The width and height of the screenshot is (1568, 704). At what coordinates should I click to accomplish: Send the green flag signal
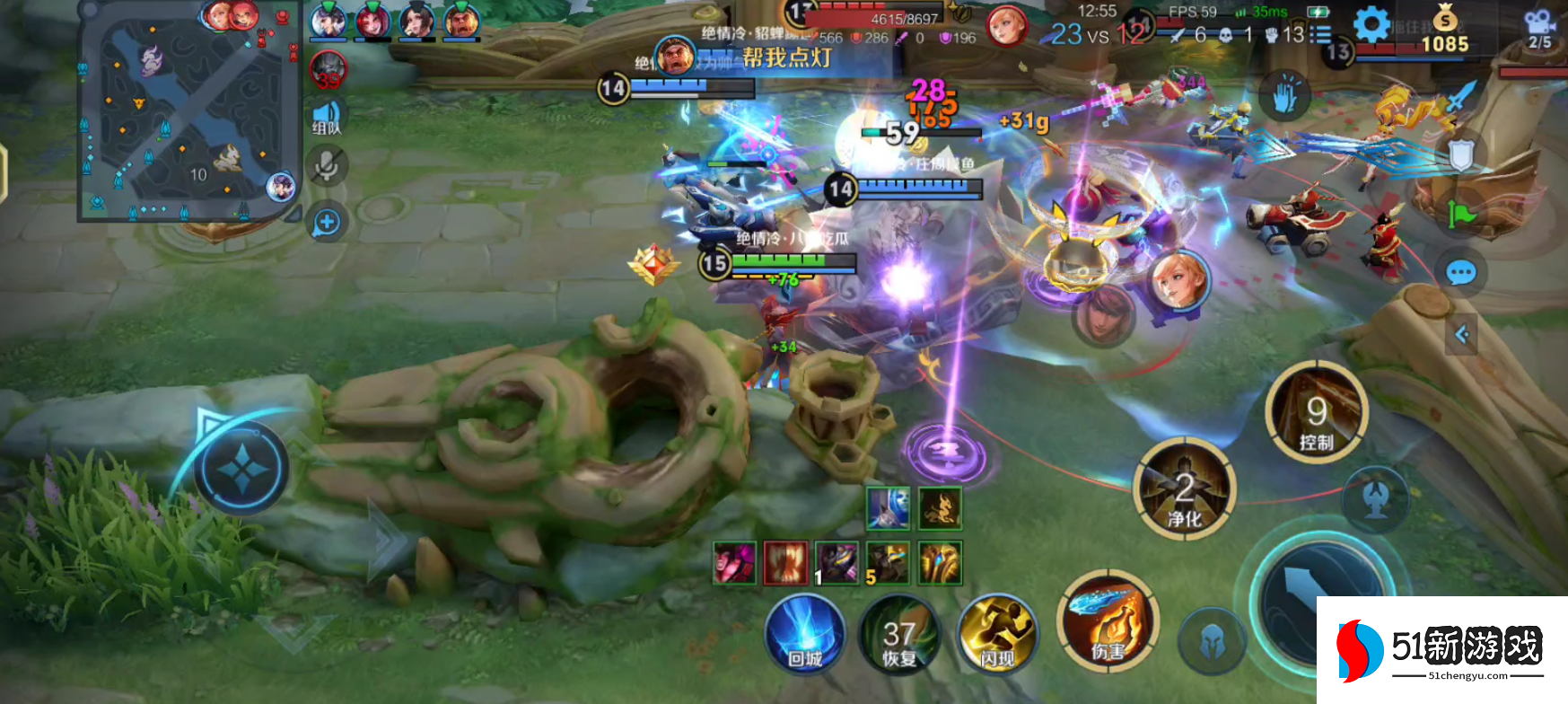pos(1460,214)
